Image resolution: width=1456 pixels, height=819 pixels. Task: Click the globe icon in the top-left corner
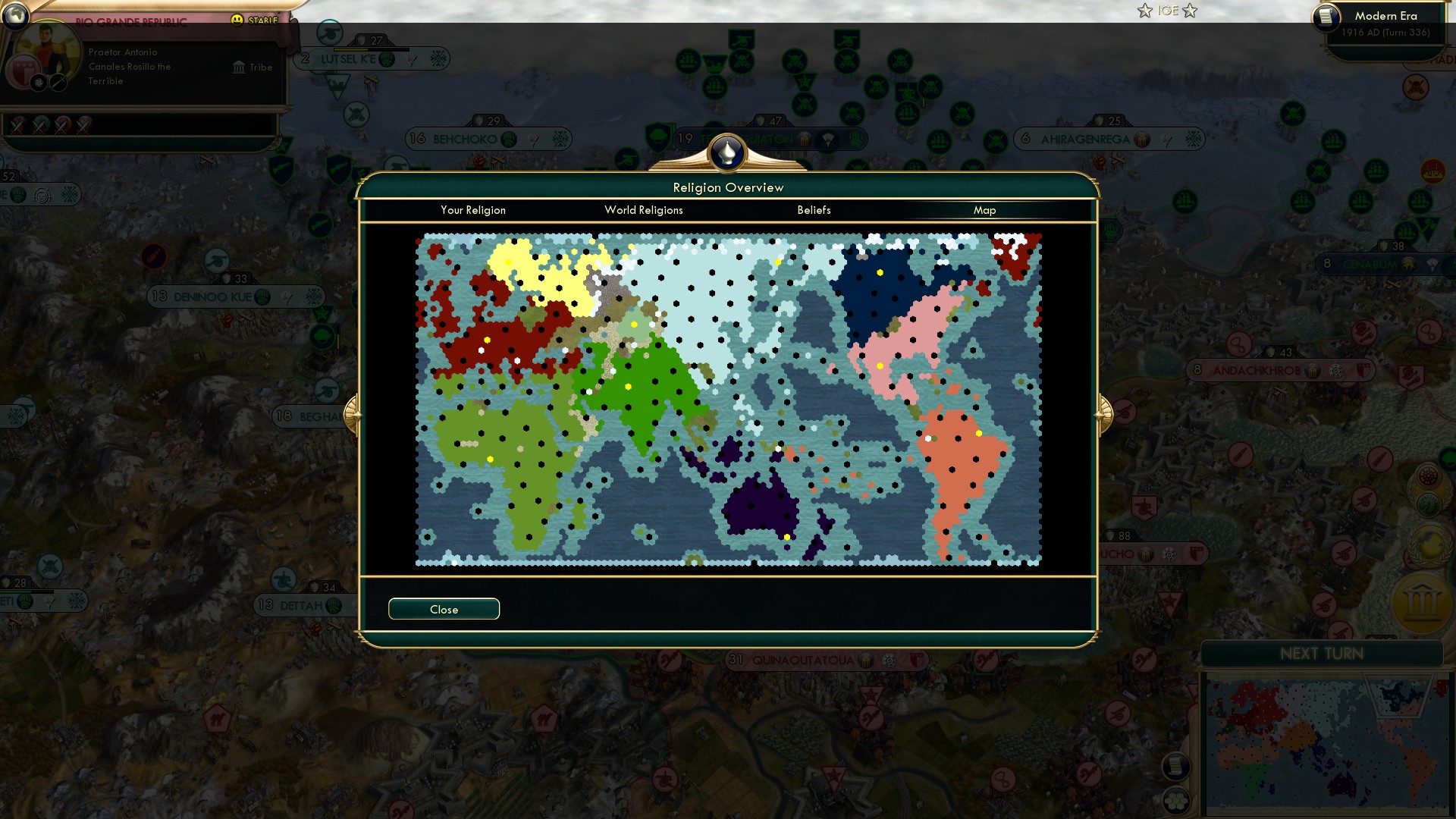click(x=16, y=17)
